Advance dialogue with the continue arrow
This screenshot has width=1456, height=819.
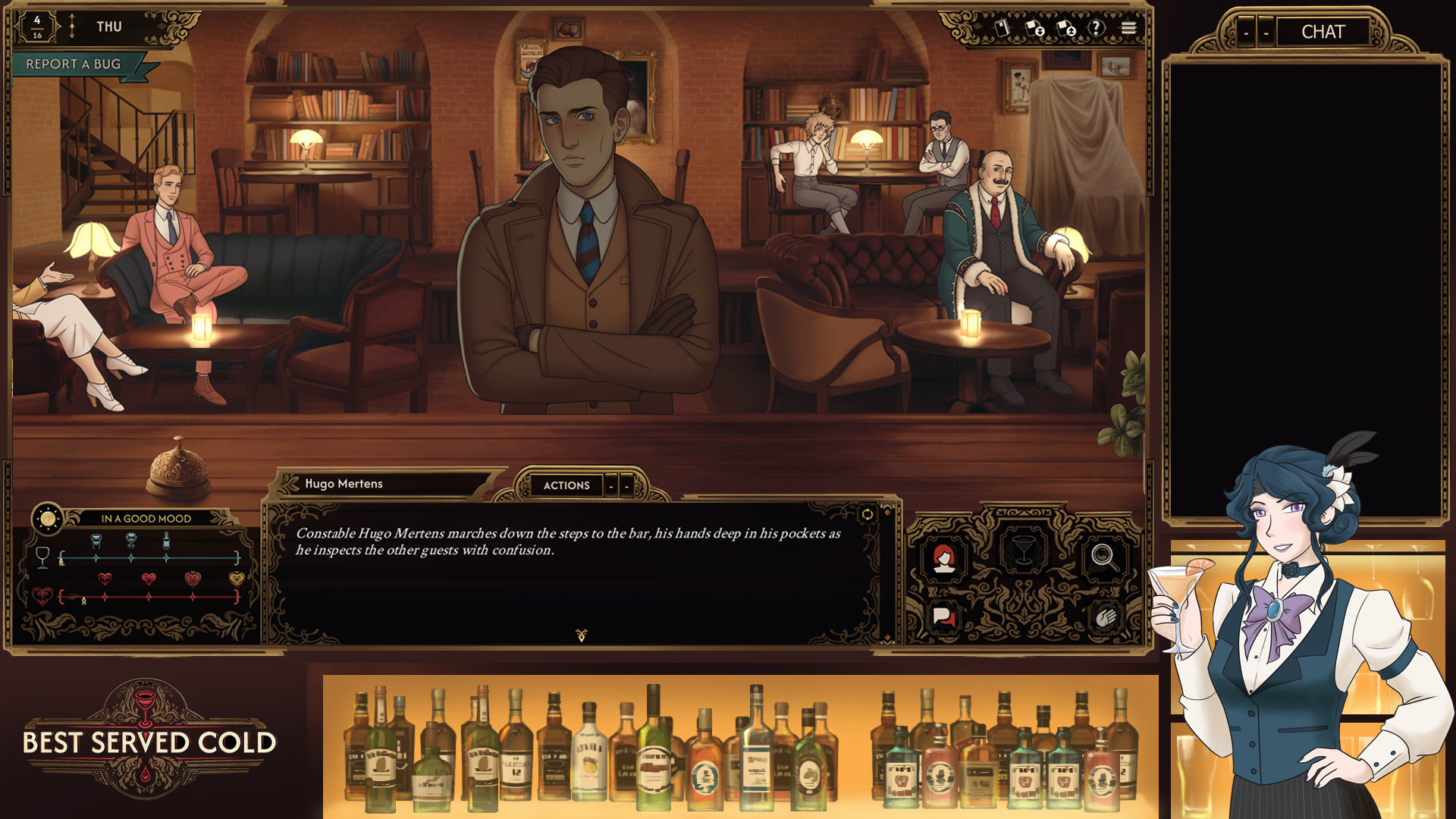582,635
